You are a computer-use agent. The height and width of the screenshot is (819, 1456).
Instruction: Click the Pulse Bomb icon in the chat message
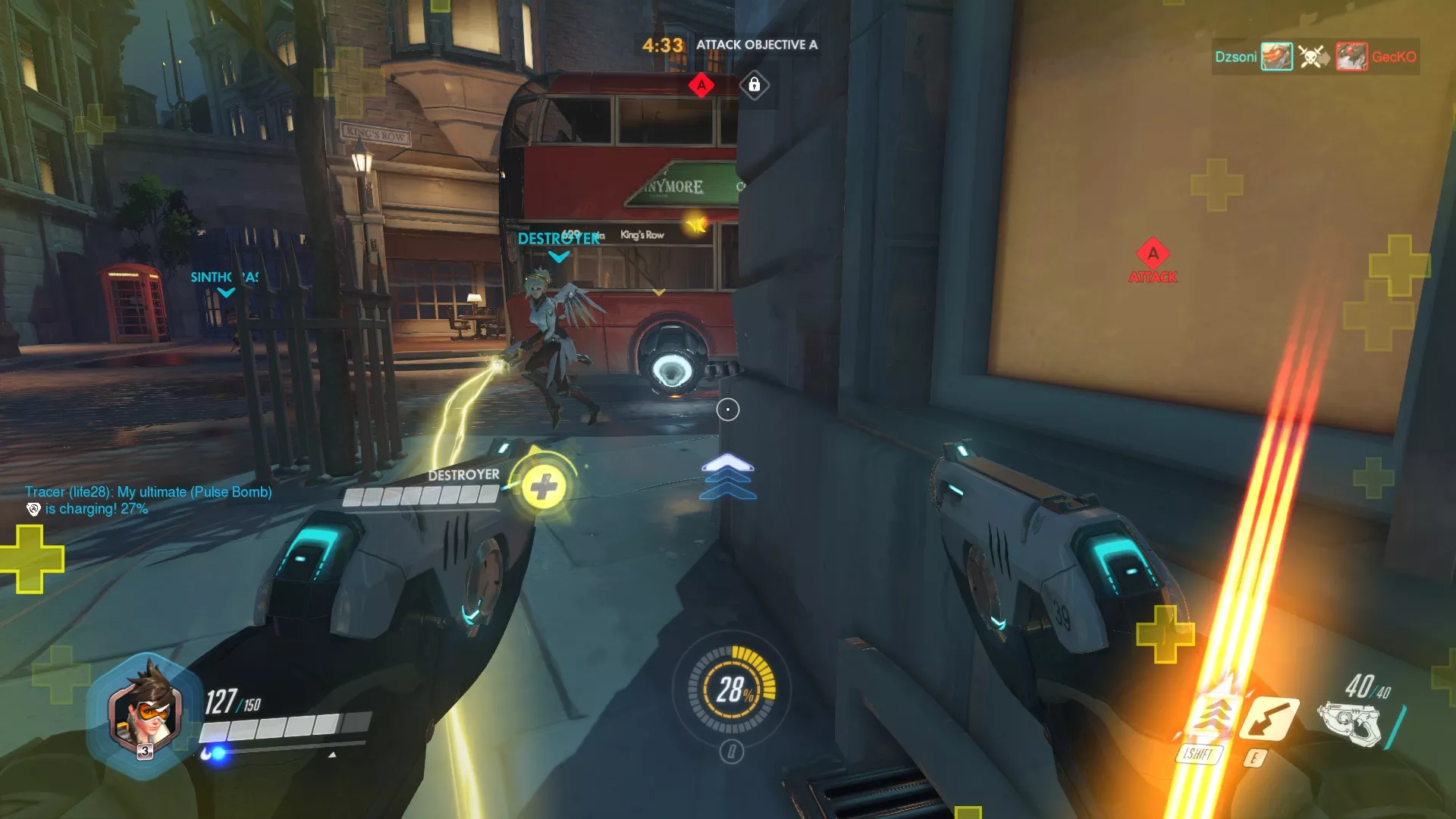[32, 509]
